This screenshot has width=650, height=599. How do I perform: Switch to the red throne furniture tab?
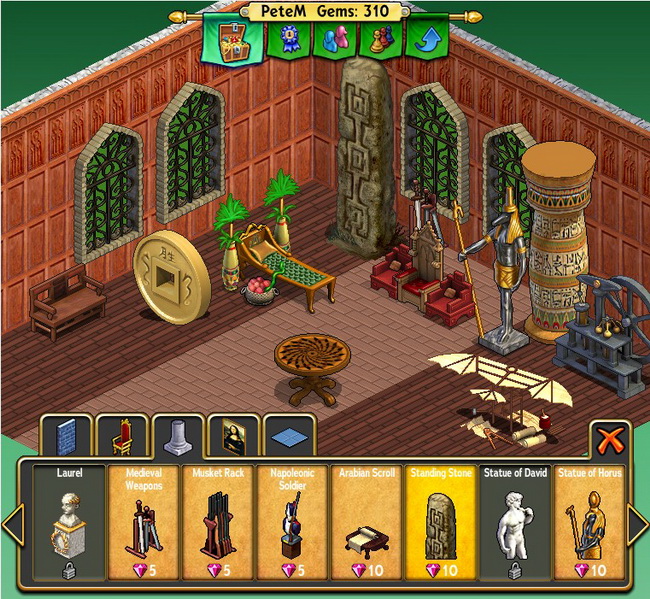123,437
